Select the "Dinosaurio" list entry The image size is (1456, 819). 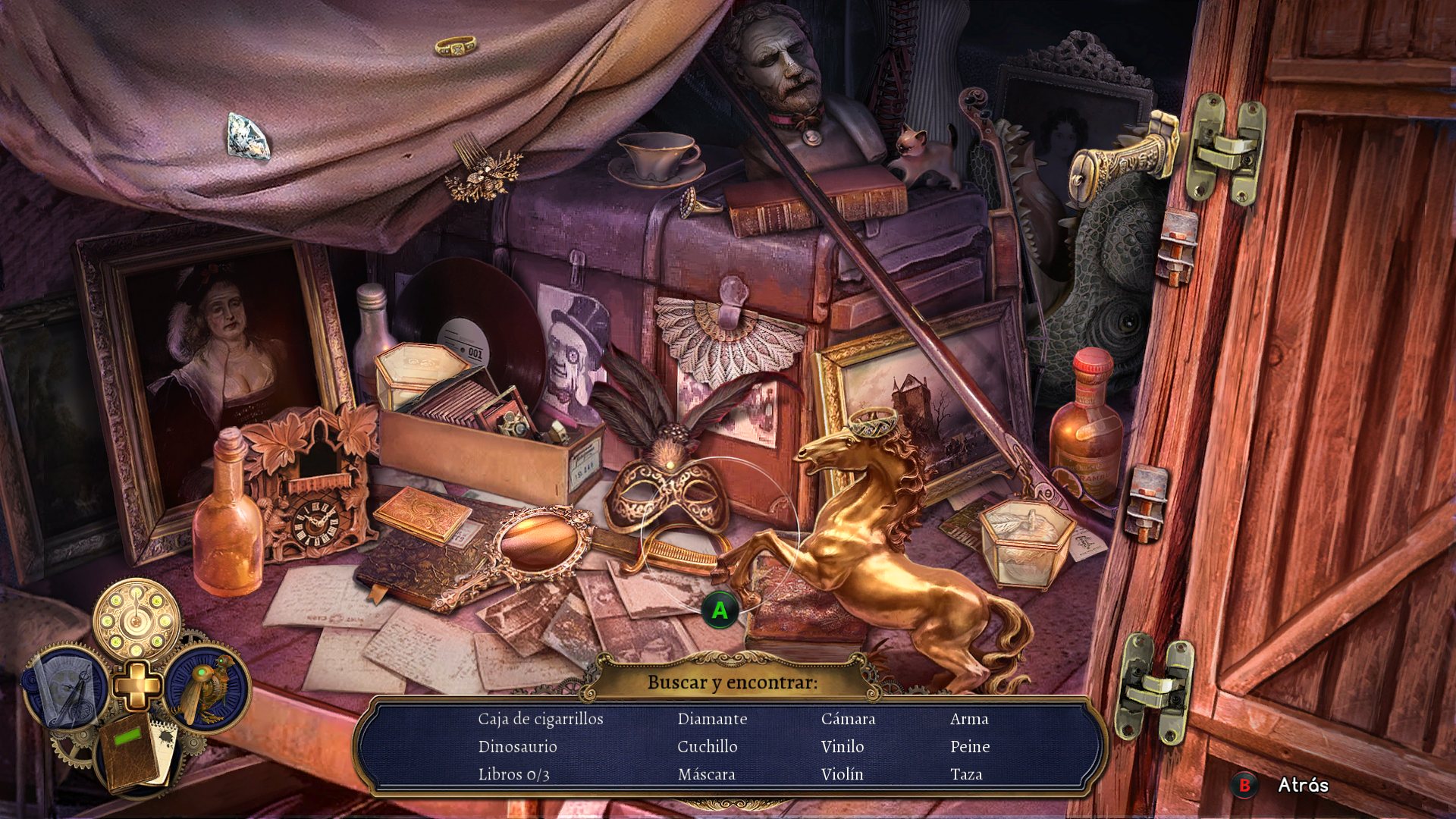[x=517, y=747]
